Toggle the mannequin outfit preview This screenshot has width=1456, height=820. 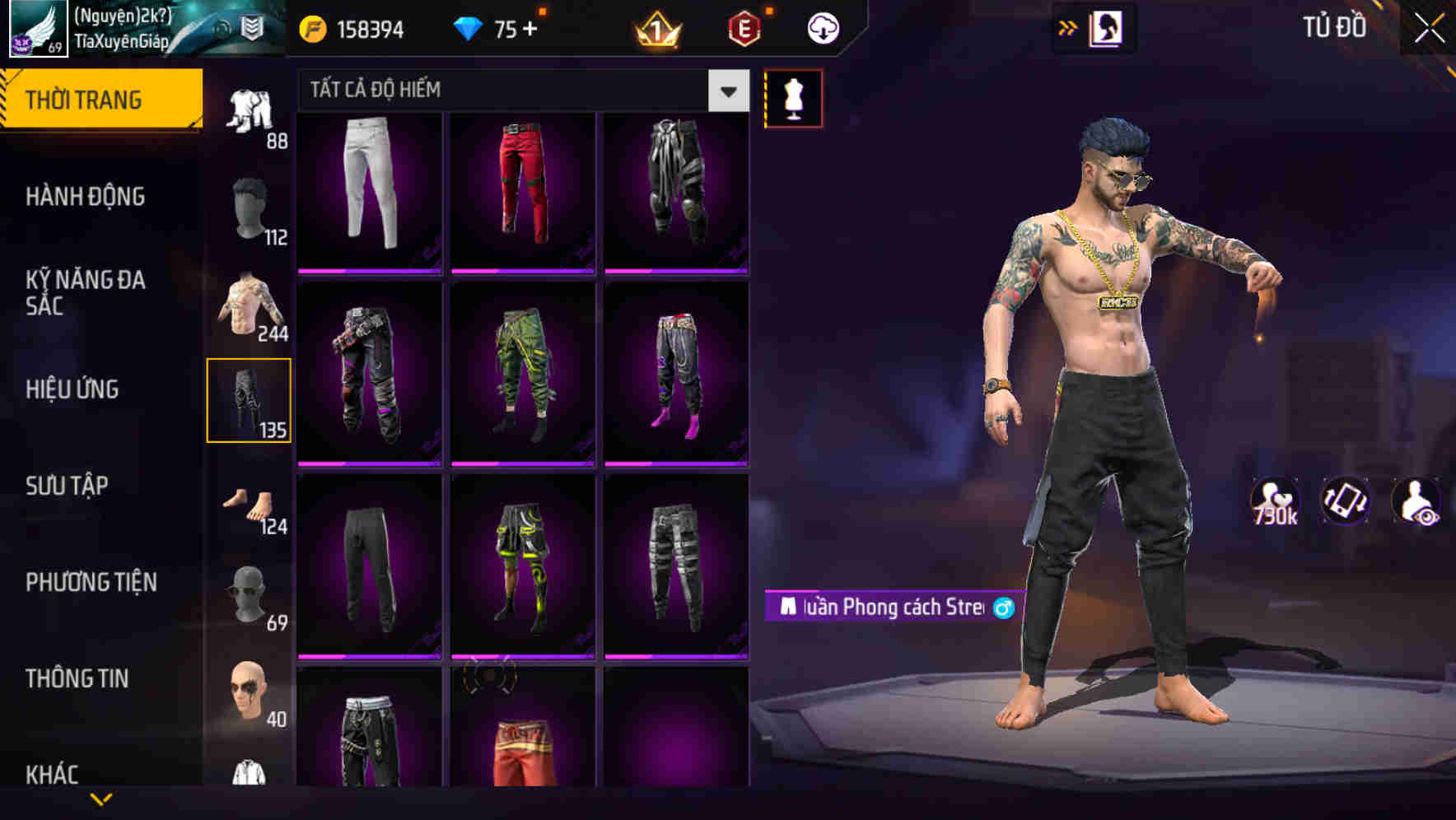(x=793, y=97)
